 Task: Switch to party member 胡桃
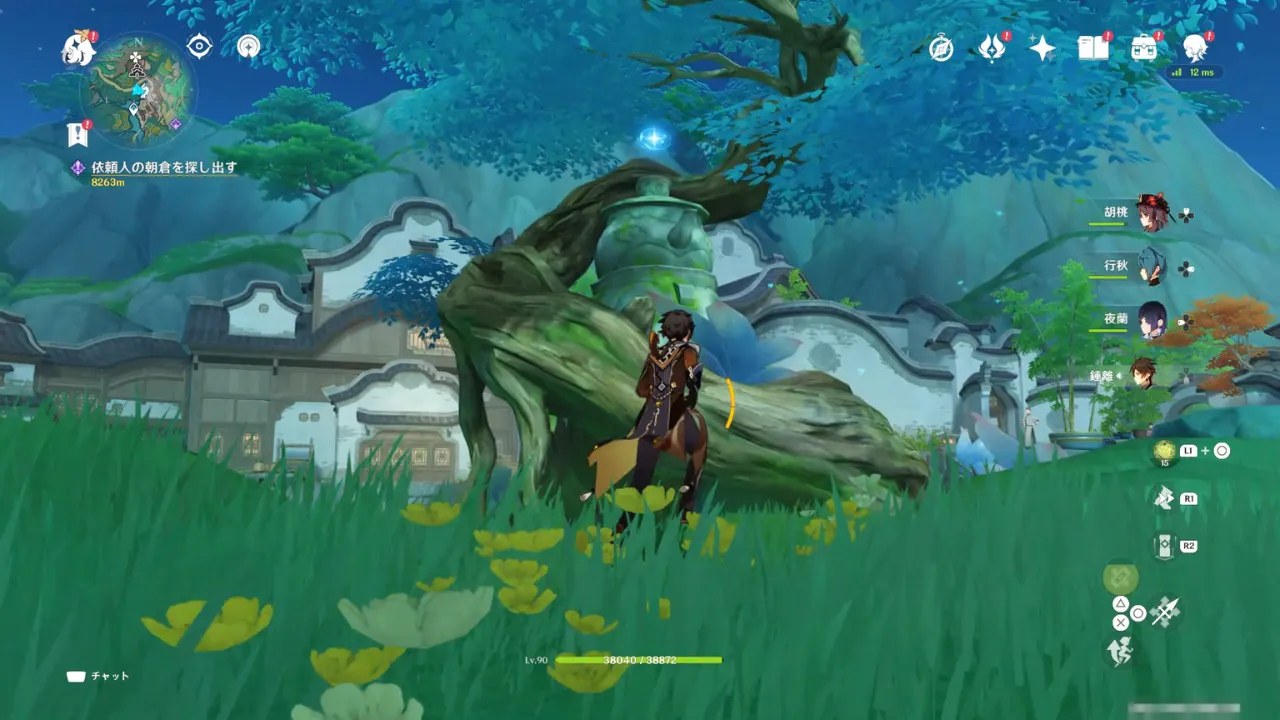[1150, 214]
